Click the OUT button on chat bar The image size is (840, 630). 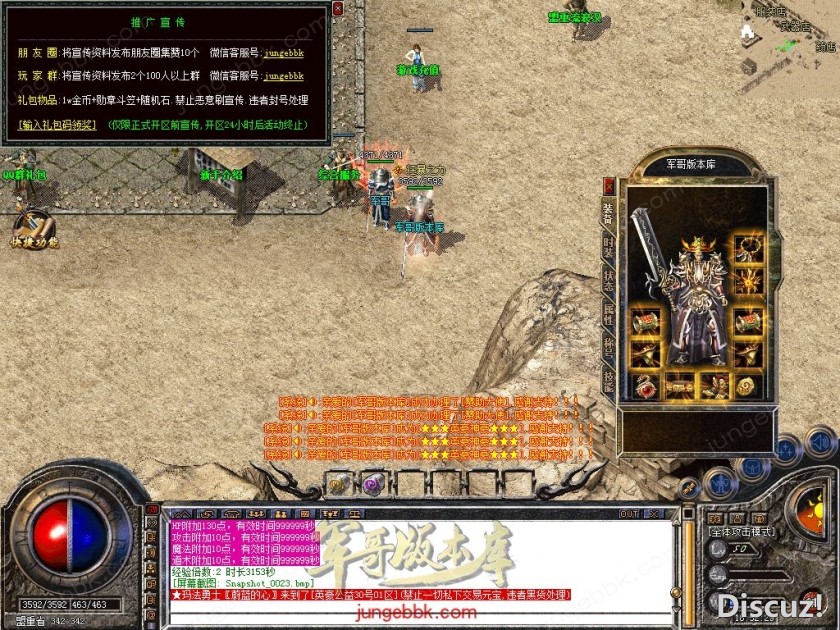pyautogui.click(x=629, y=514)
